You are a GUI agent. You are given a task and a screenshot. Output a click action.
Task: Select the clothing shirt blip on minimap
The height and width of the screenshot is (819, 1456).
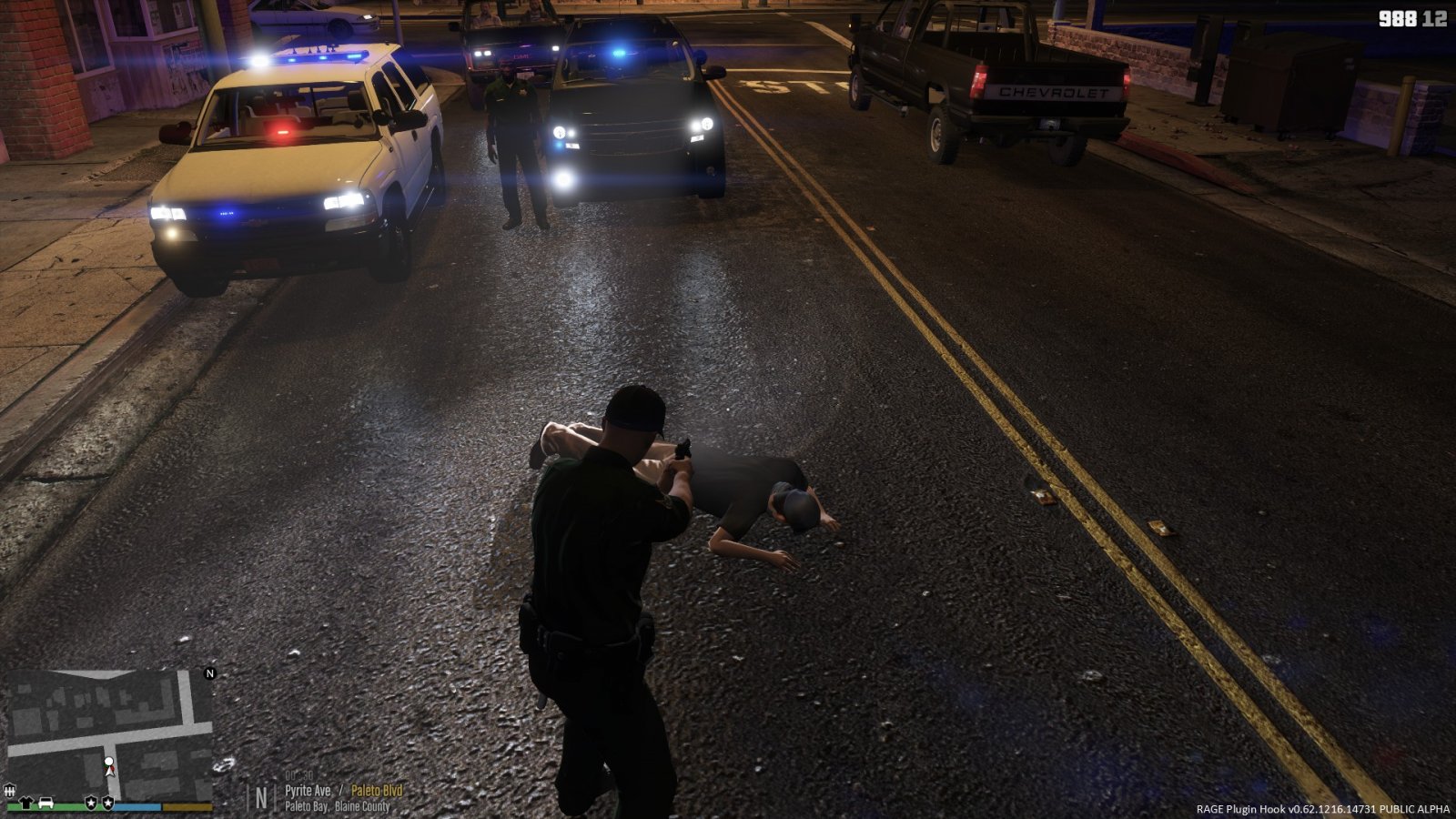25,803
